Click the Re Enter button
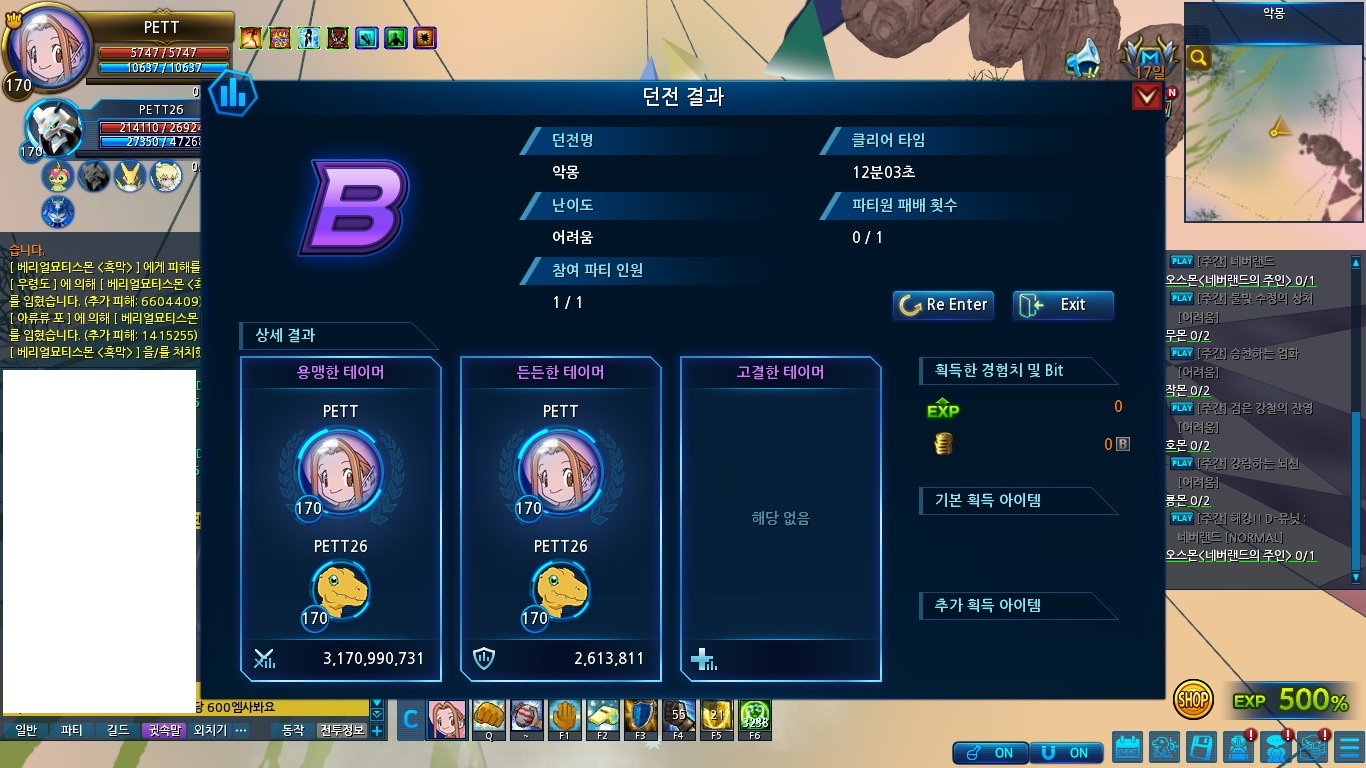The image size is (1366, 768). 943,305
